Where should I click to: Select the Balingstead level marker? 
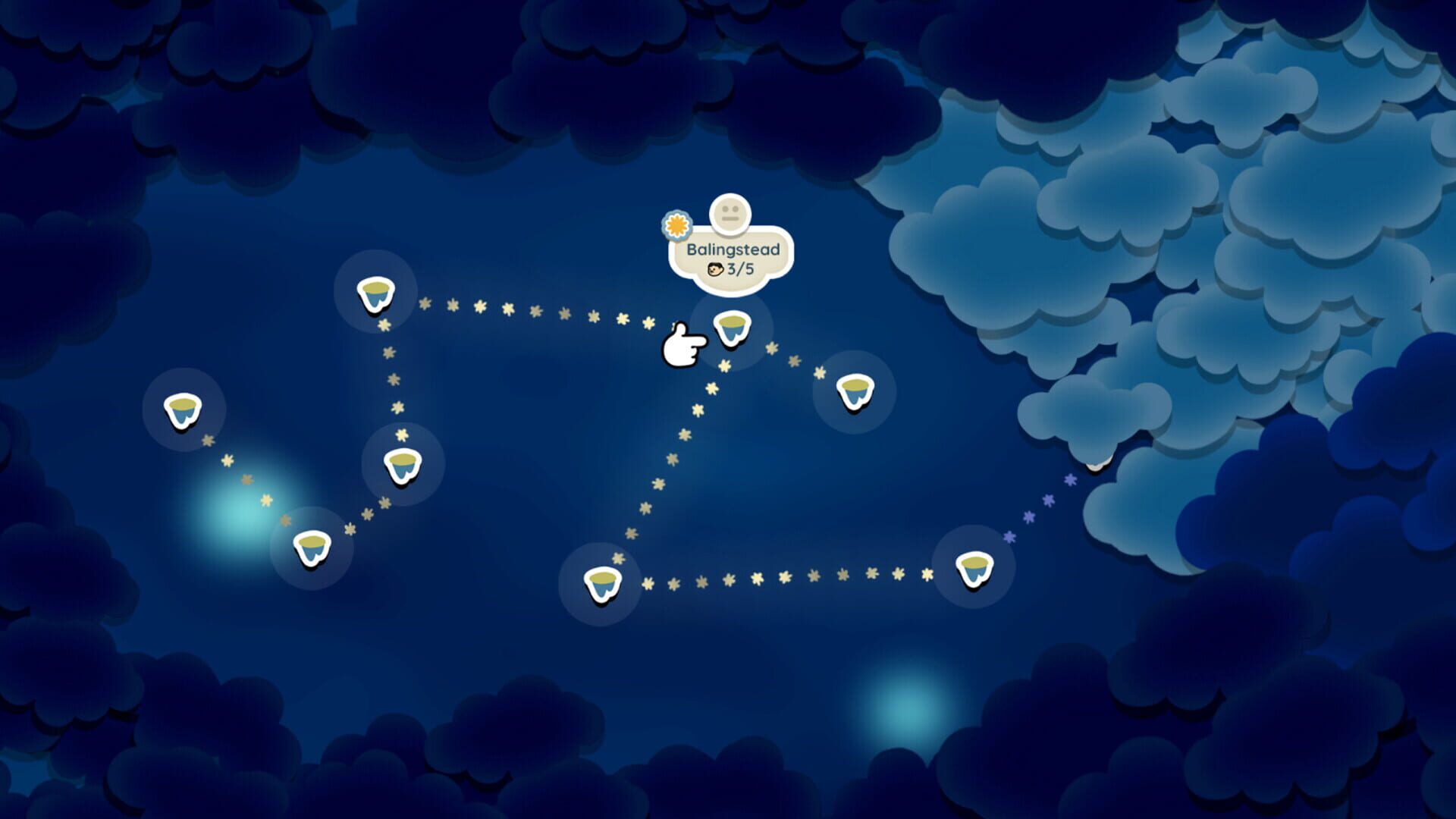pos(732,328)
